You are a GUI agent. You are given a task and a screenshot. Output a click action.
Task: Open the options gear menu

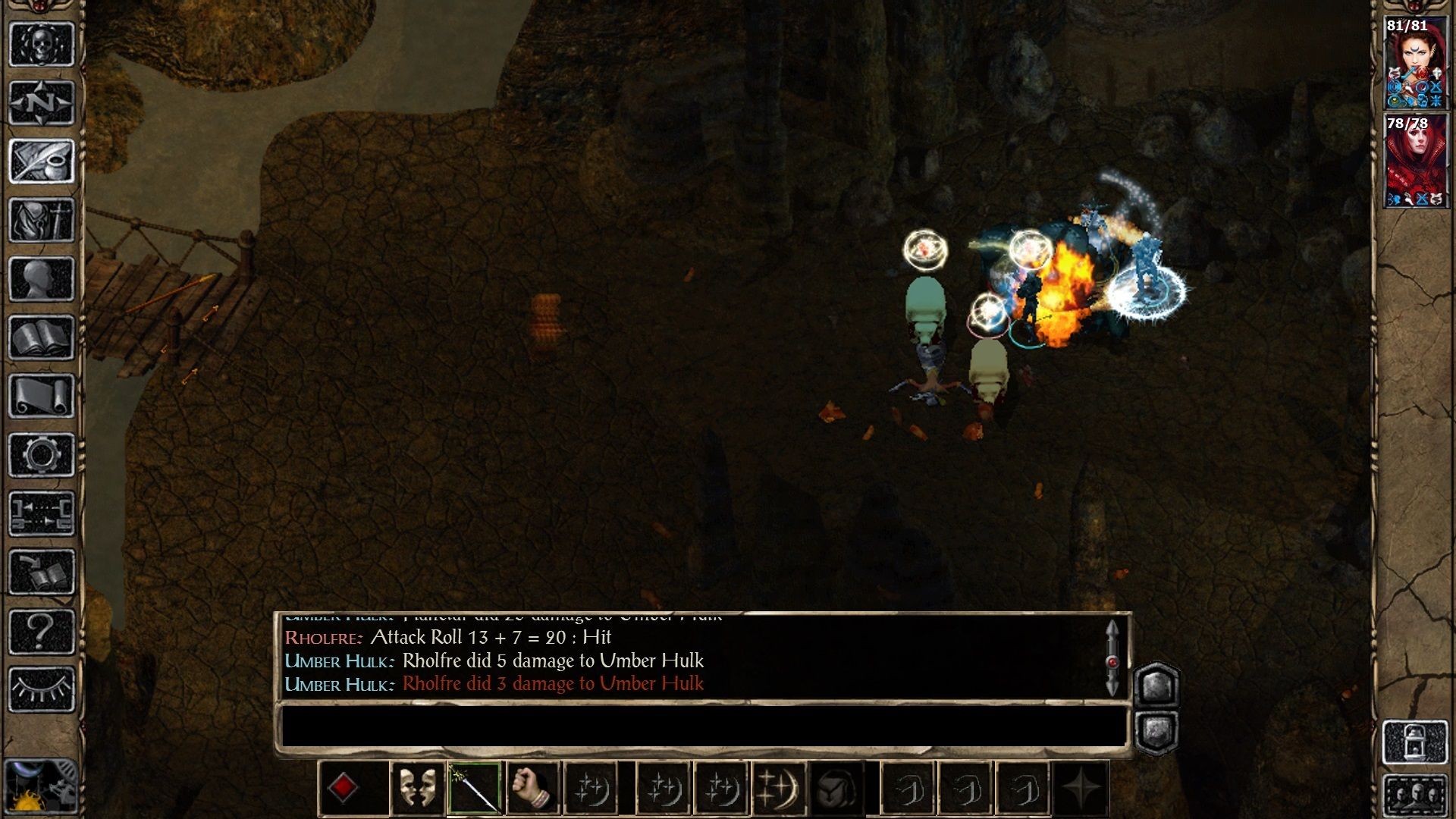pyautogui.click(x=42, y=455)
